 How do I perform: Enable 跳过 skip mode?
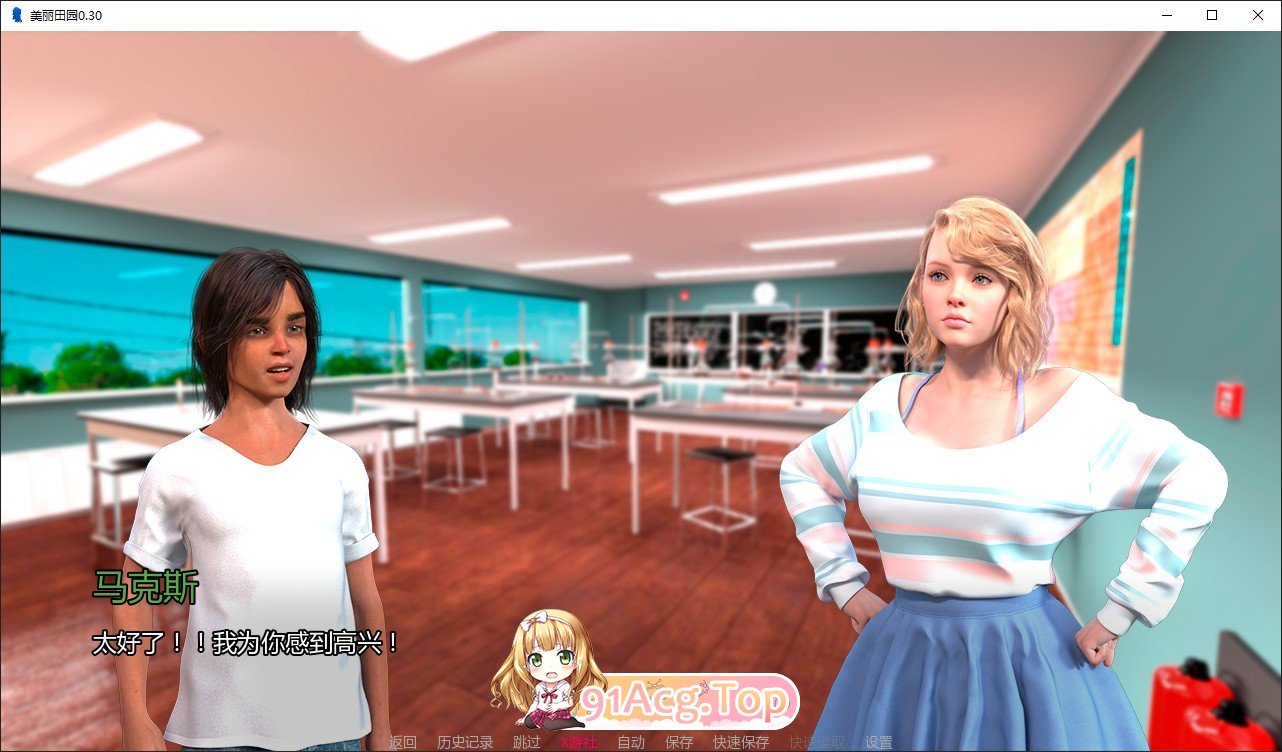[527, 743]
